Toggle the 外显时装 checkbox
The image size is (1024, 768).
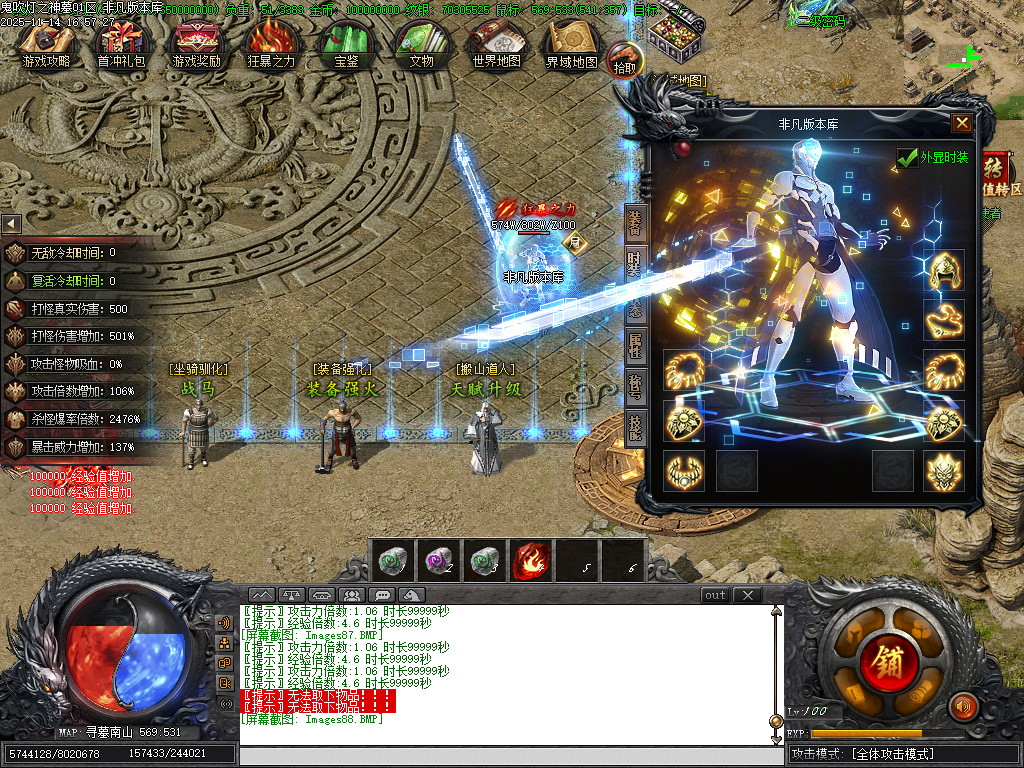click(908, 158)
